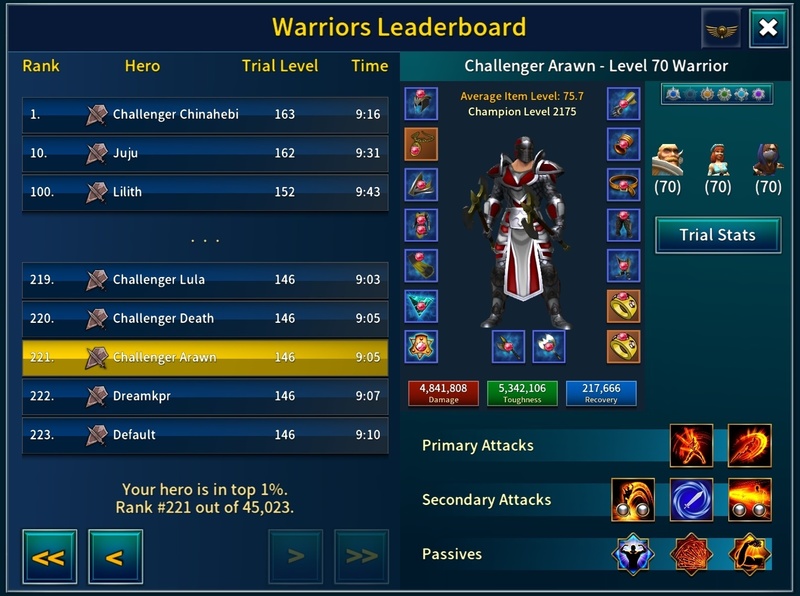Inspect the triangular amulet slot
Image resolution: width=800 pixels, height=596 pixels.
(x=421, y=306)
